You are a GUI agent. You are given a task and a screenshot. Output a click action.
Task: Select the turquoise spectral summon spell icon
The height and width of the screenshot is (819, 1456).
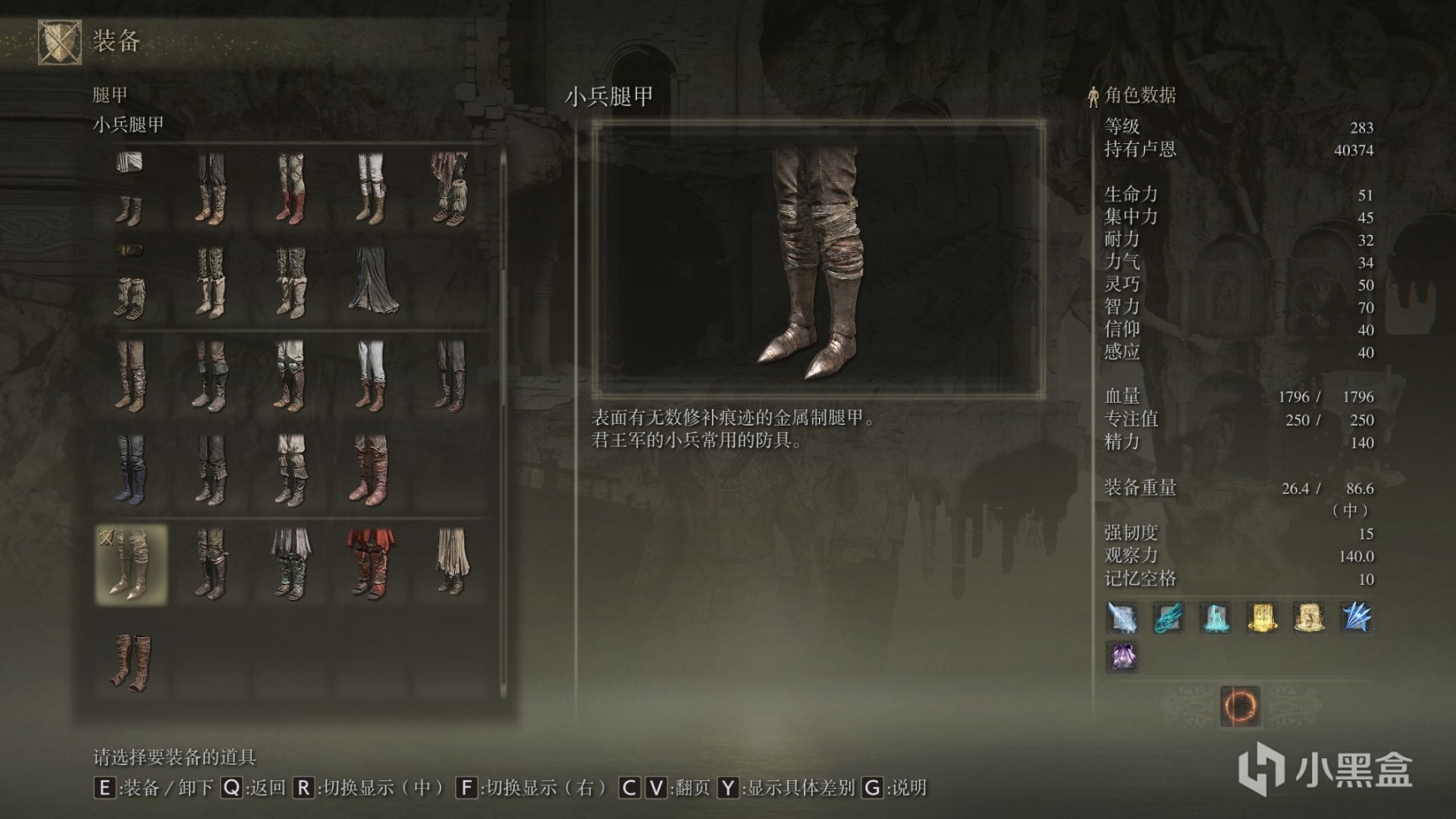[x=1215, y=618]
